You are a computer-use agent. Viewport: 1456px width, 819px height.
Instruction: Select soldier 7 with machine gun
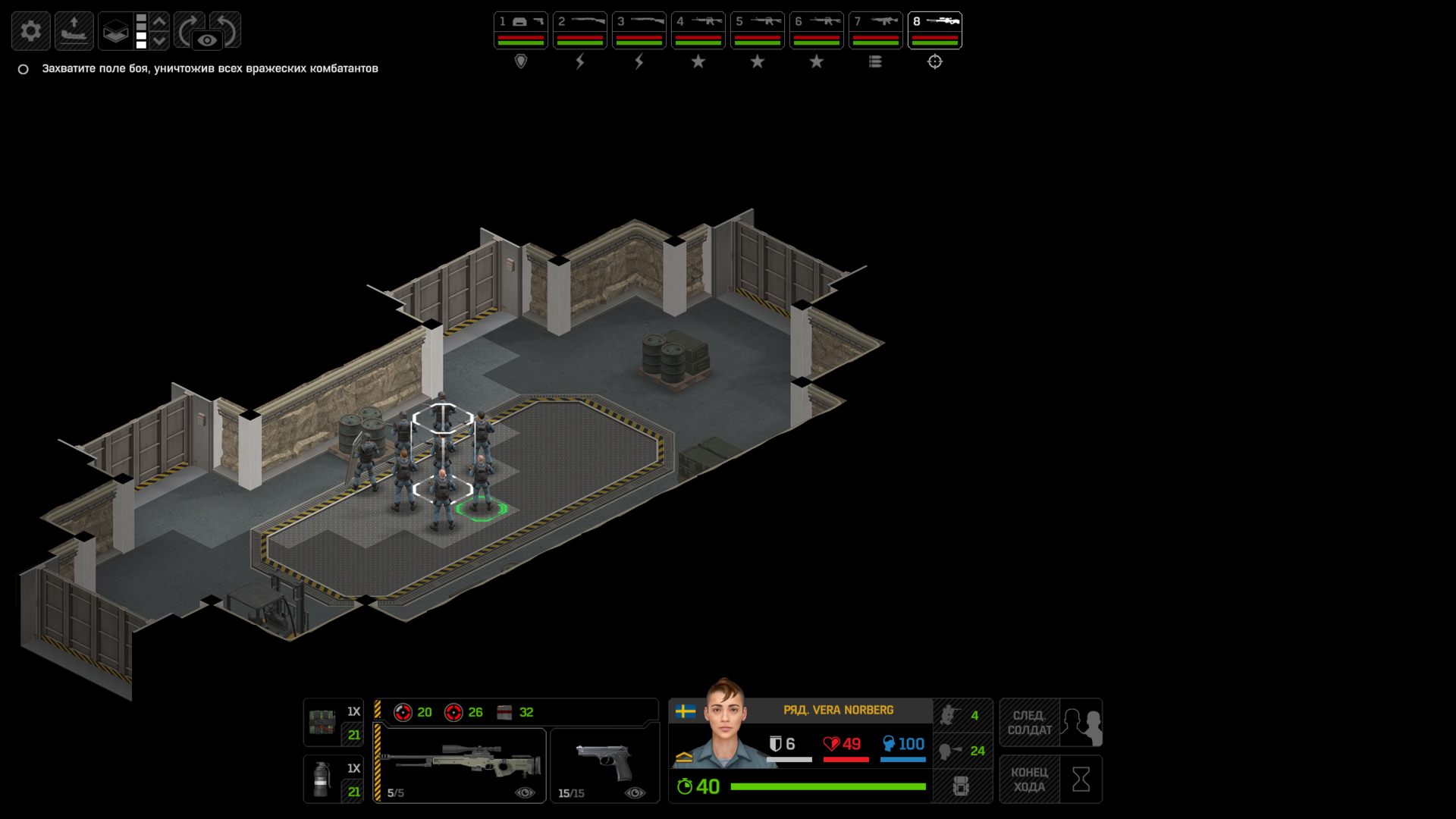click(x=875, y=30)
